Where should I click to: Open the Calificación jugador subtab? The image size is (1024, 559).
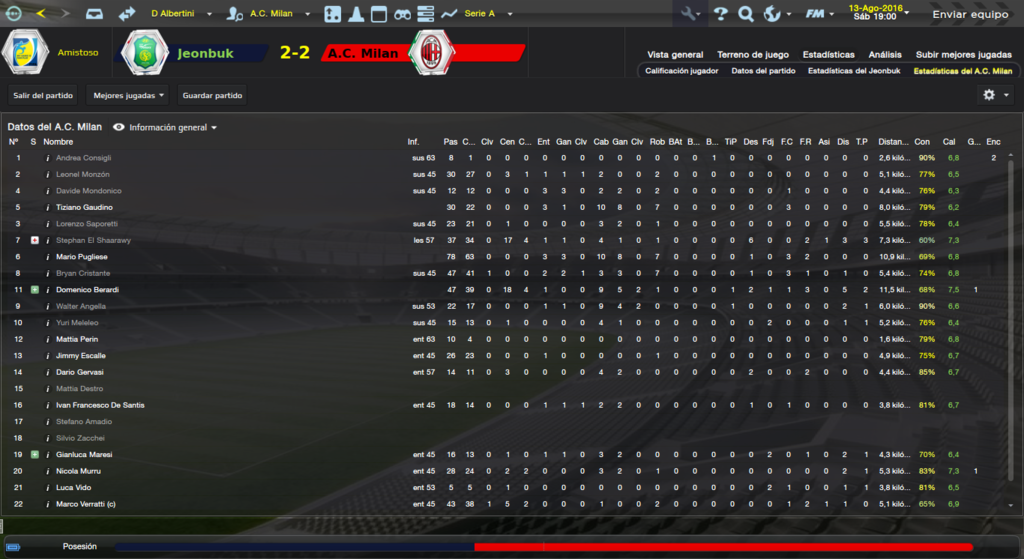680,71
